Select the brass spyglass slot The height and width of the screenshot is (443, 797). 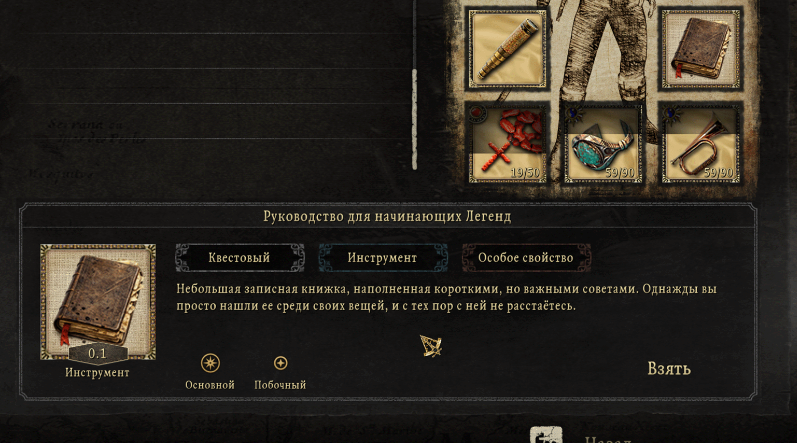coord(507,49)
